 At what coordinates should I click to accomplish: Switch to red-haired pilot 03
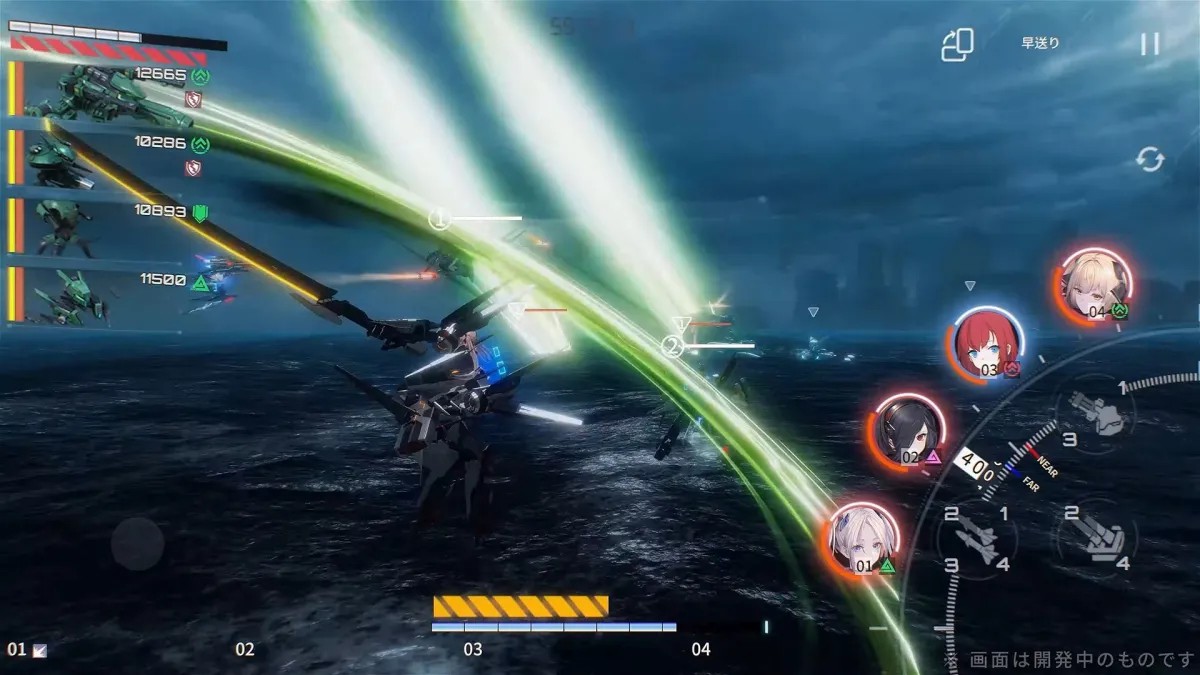pos(986,343)
